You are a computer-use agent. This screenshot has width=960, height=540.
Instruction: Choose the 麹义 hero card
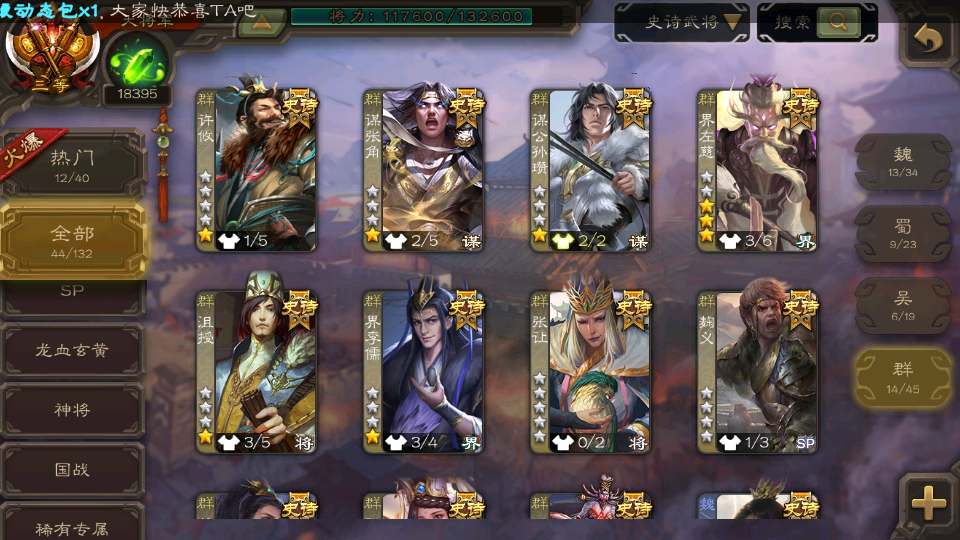coord(757,371)
